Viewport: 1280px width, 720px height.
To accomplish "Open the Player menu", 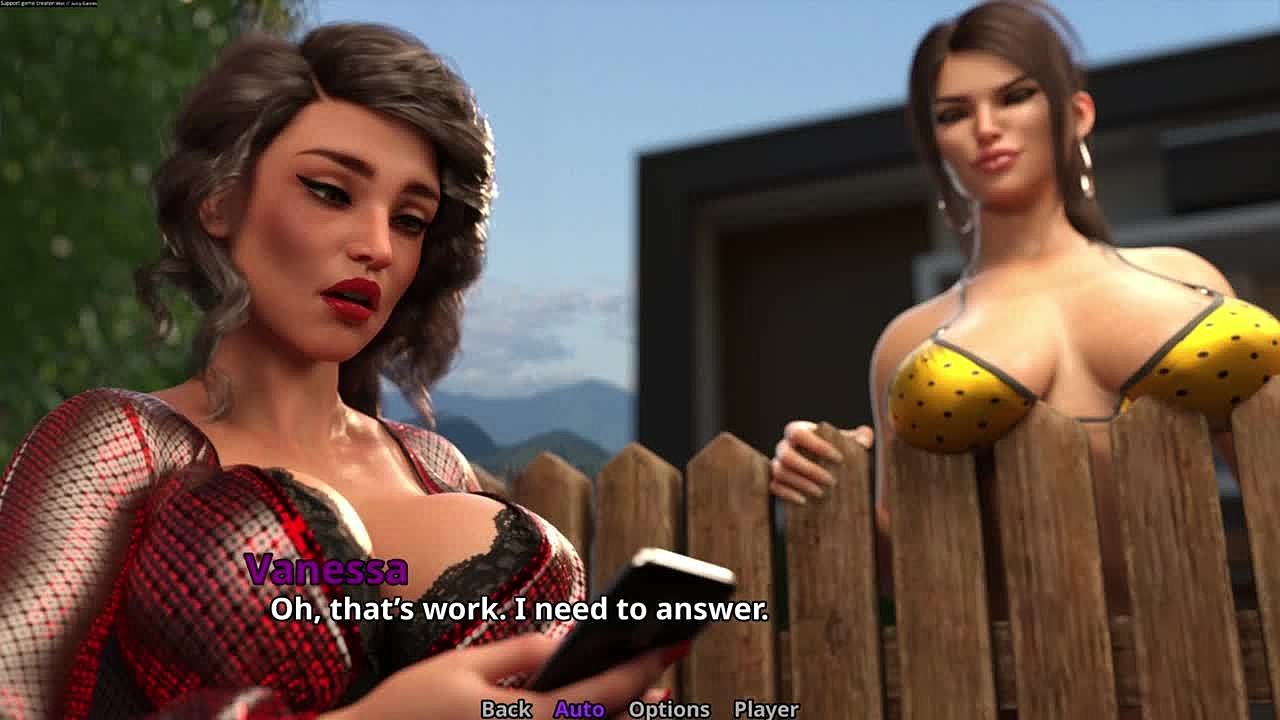I will [x=765, y=708].
